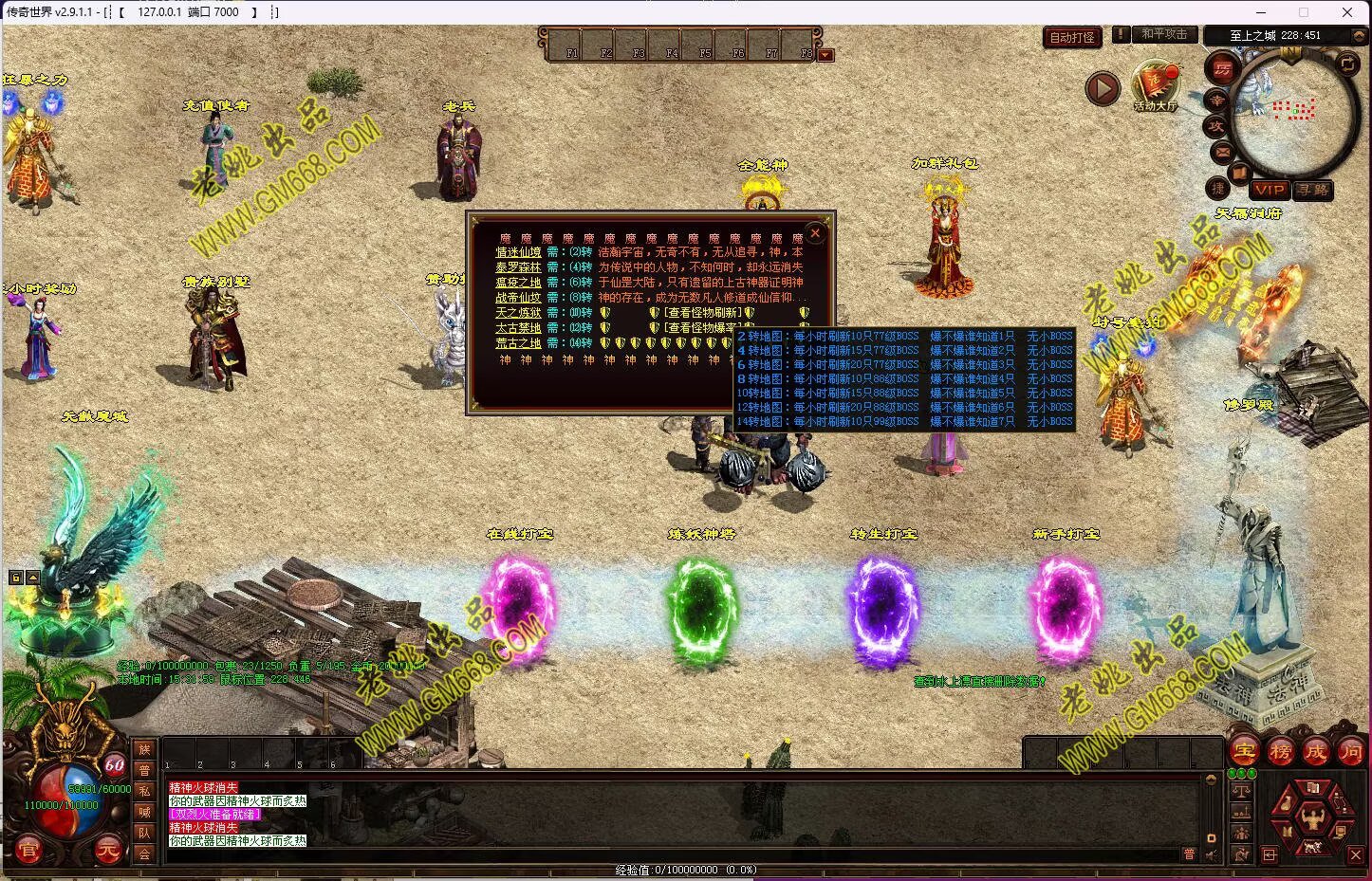Select the 荒古之地 map link
This screenshot has width=1372, height=881.
(518, 343)
